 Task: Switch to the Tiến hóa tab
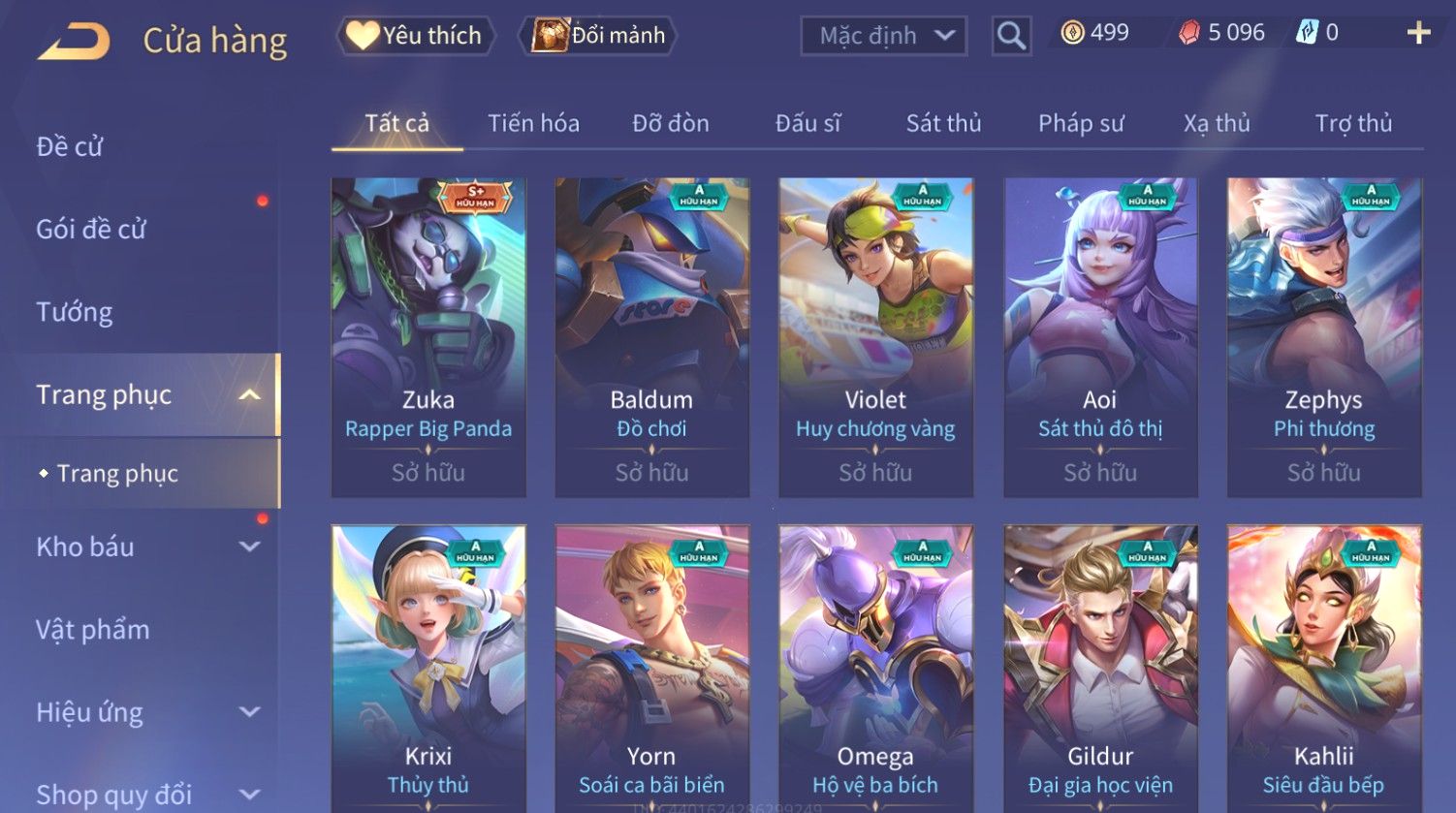click(533, 123)
